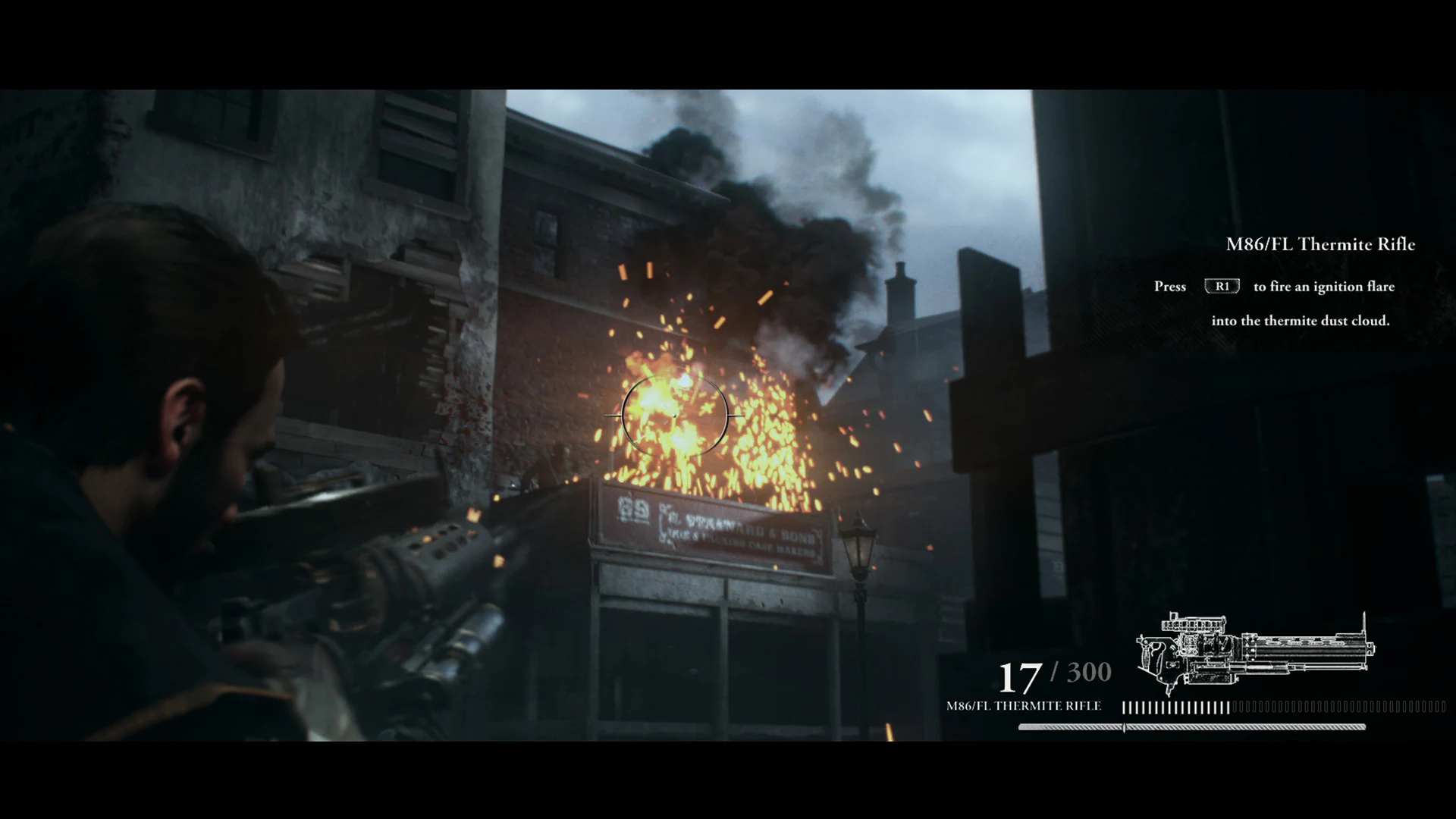The height and width of the screenshot is (819, 1456).
Task: Select the M86/FL THERMITE RIFLE label text
Action: (1024, 705)
